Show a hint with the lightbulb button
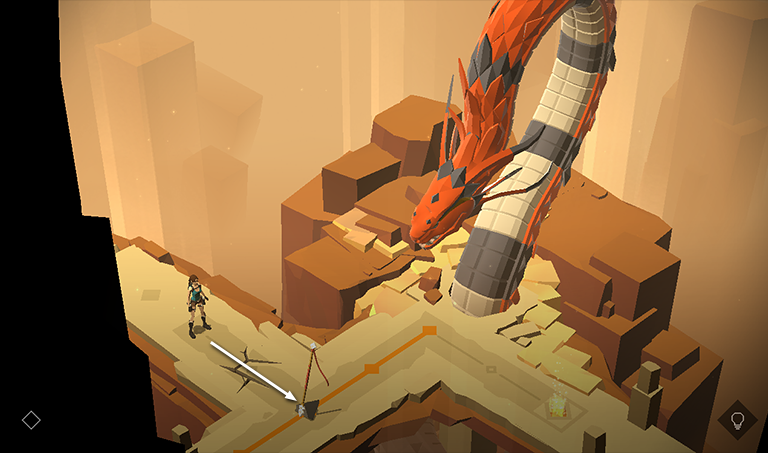Screen dimensions: 768x453 click(738, 419)
